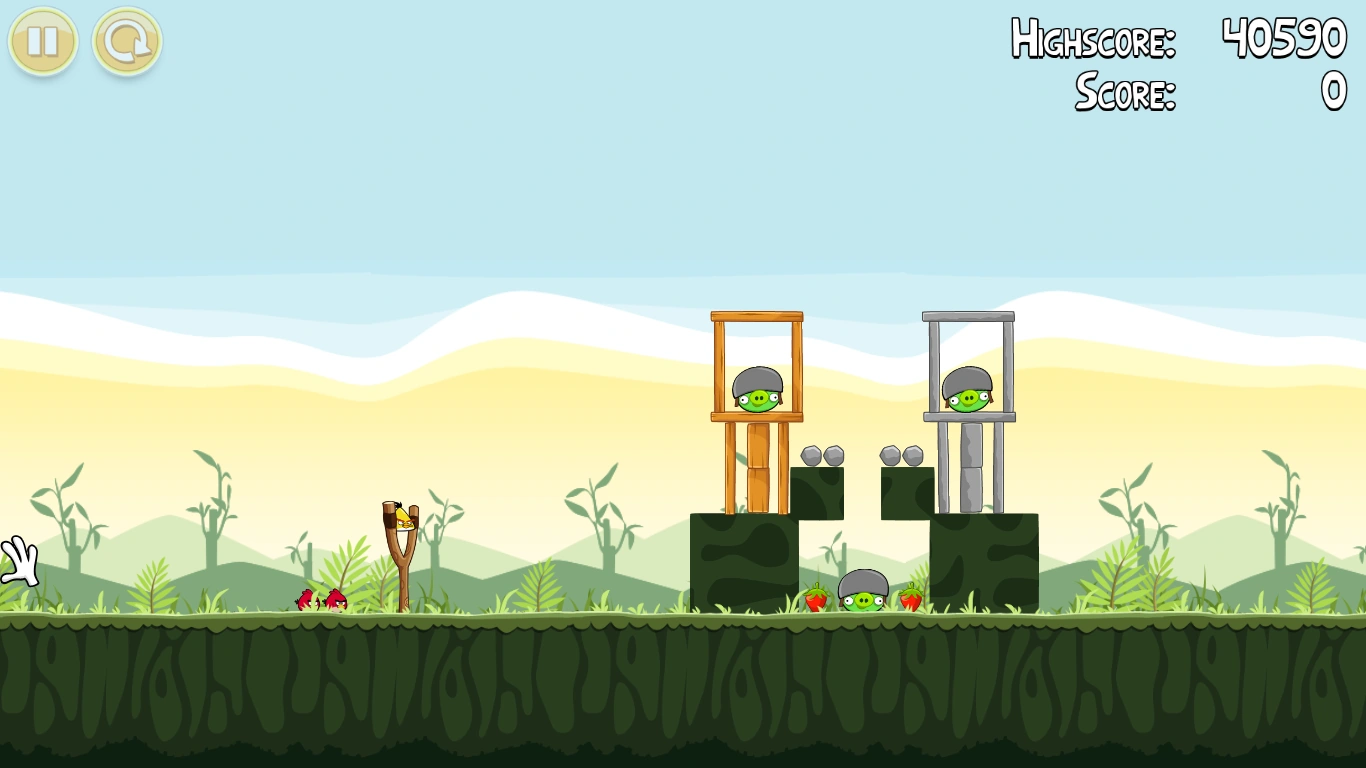Click the white glove cursor on the left edge

[18, 560]
